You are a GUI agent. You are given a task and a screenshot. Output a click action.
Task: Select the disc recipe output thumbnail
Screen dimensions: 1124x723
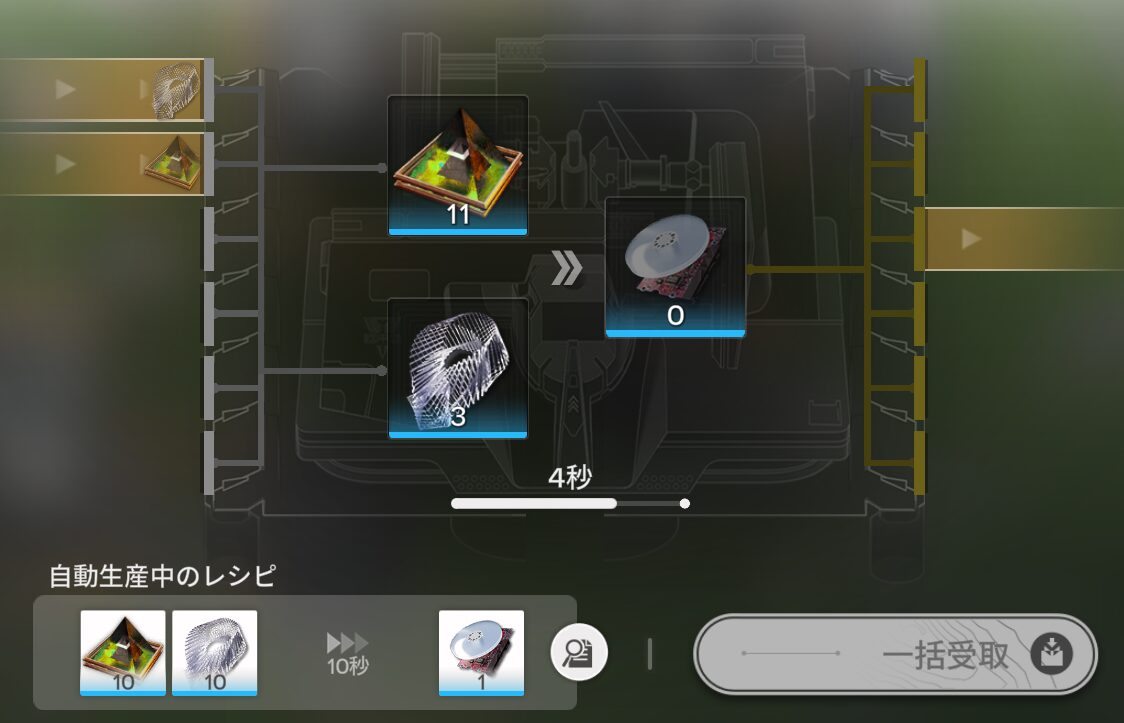pos(481,652)
